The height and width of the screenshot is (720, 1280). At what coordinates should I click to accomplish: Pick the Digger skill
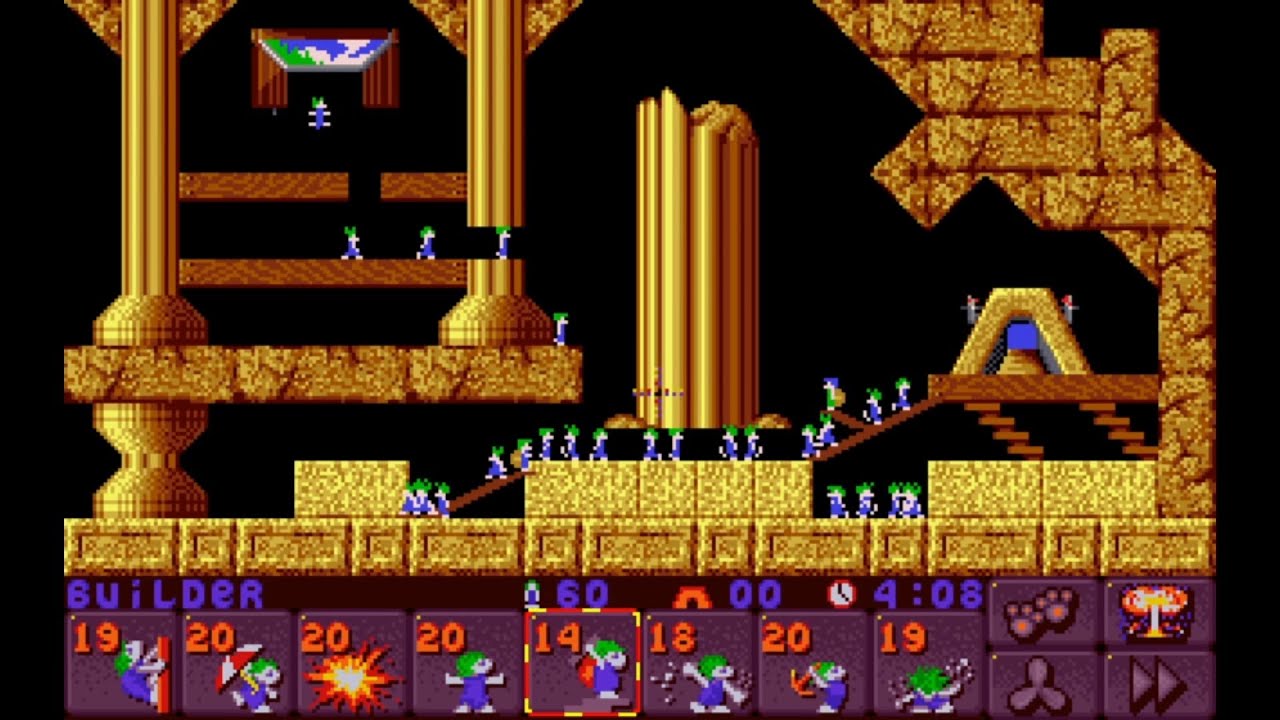point(928,663)
